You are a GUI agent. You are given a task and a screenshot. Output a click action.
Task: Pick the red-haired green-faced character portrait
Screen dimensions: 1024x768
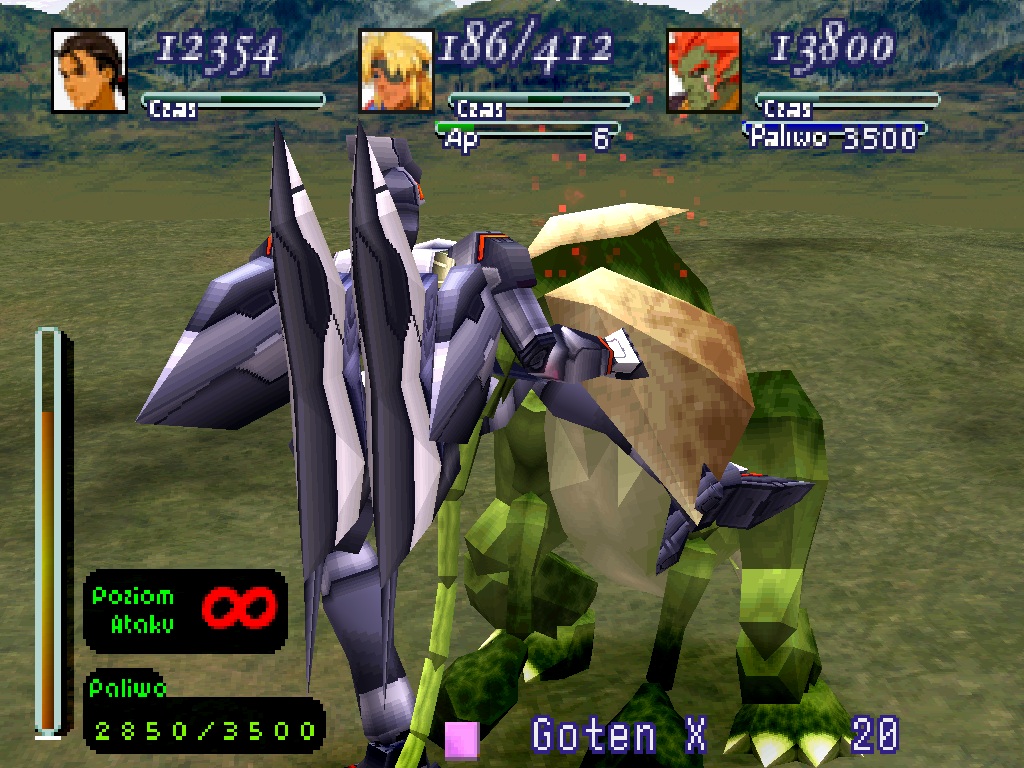(703, 71)
